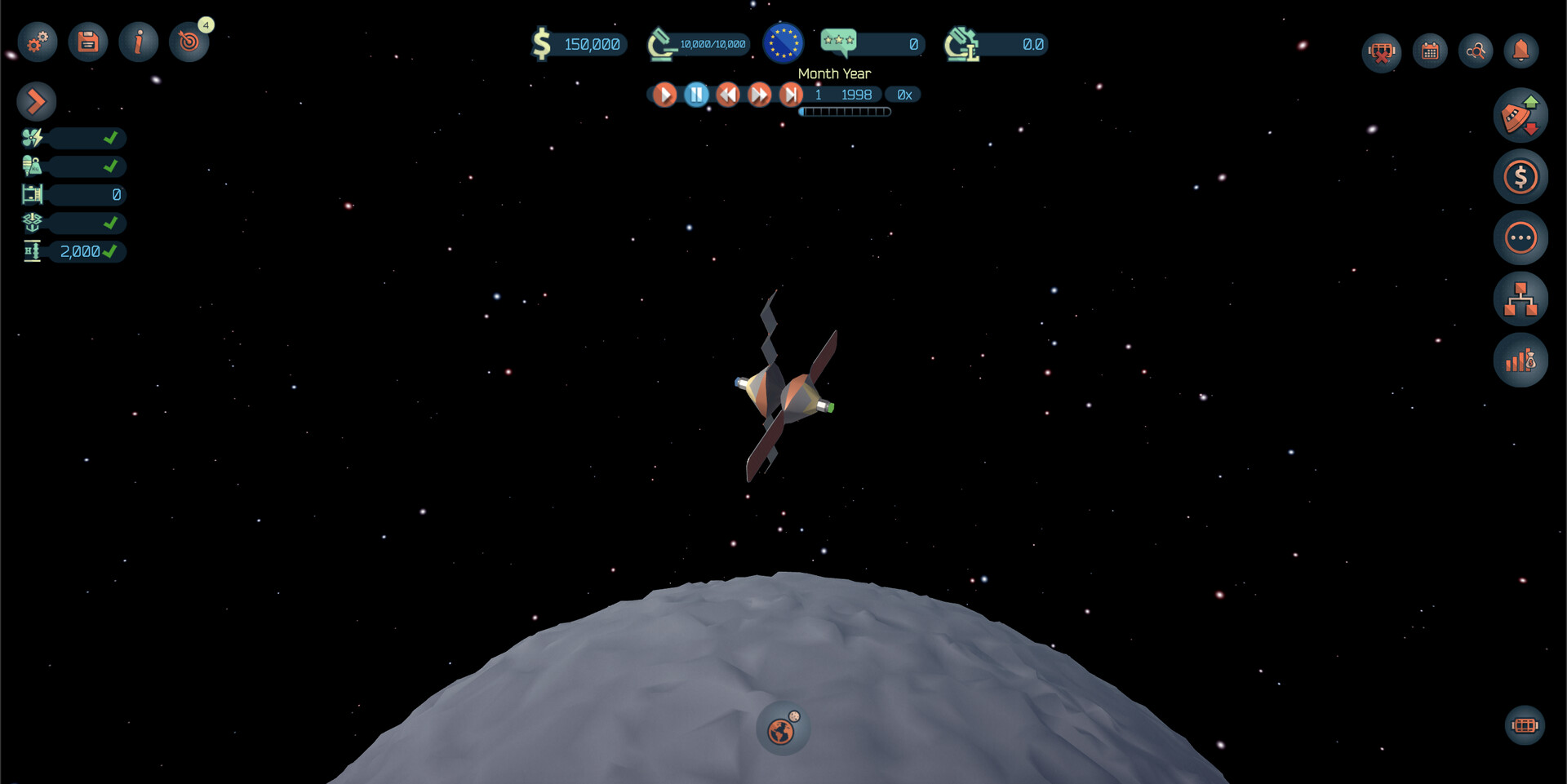This screenshot has width=1567, height=784.
Task: Open the objectives target with 4 badge
Action: point(189,42)
